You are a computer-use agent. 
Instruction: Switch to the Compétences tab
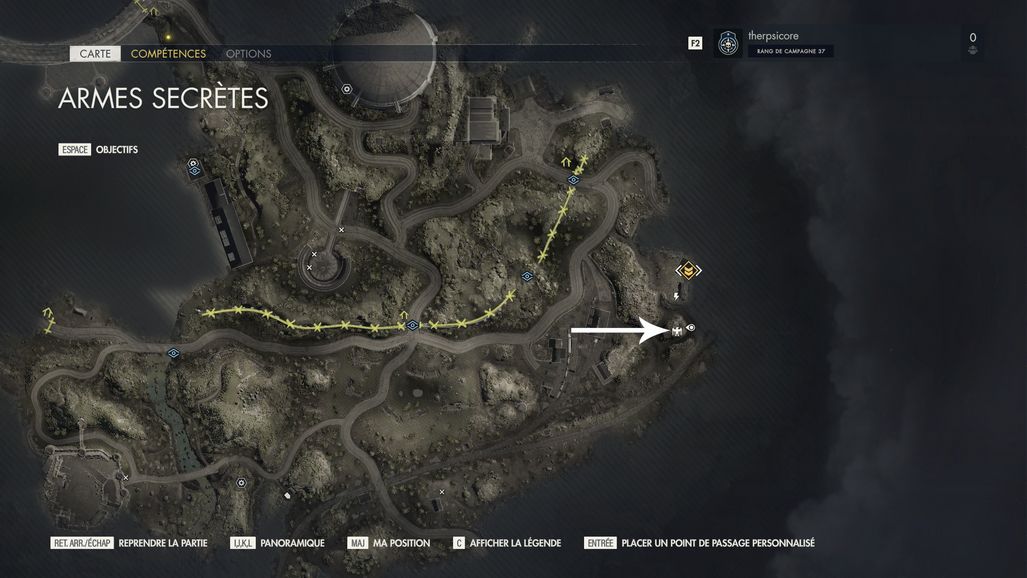168,54
